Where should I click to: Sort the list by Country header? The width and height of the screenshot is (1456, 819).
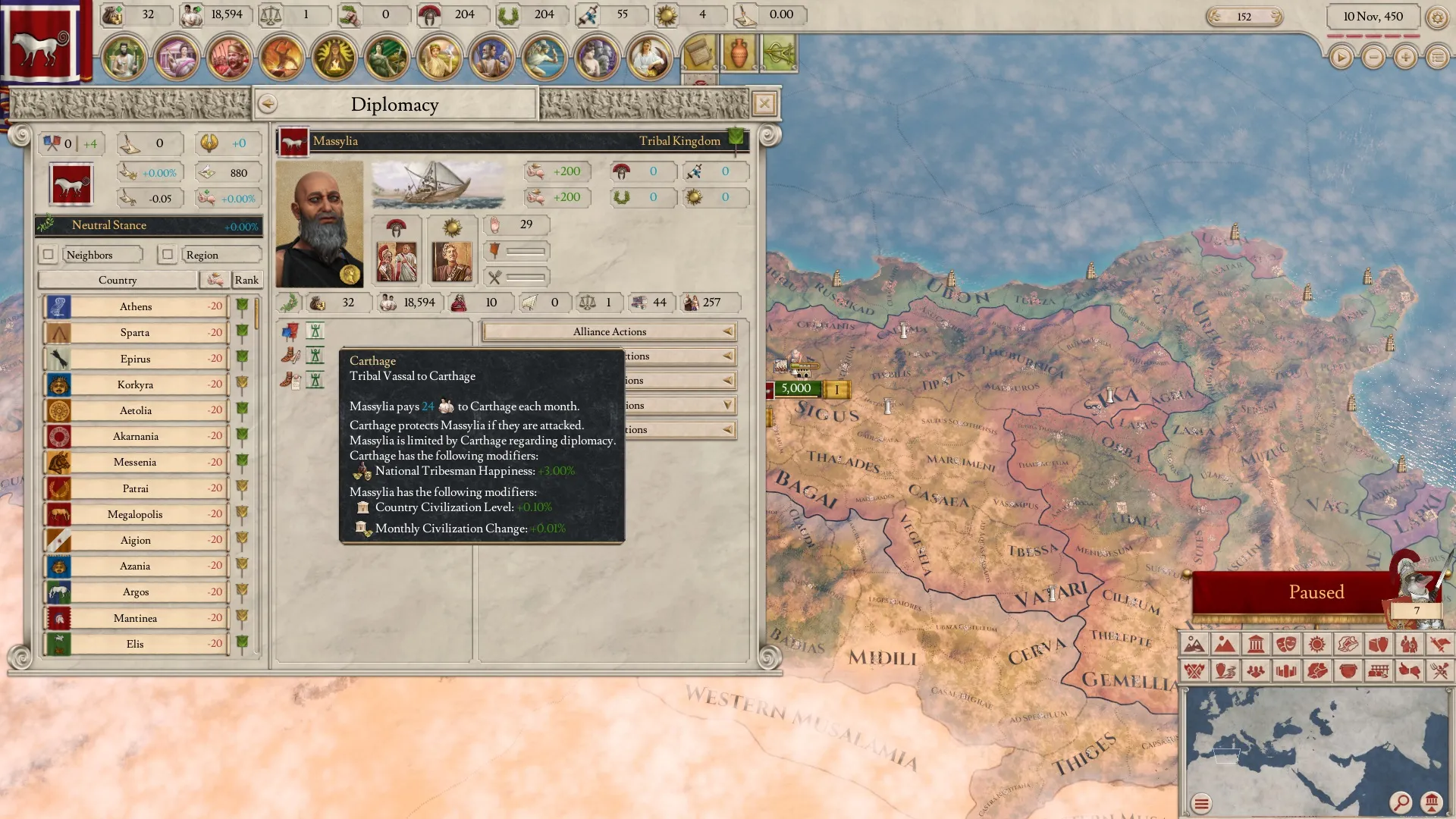(x=118, y=280)
